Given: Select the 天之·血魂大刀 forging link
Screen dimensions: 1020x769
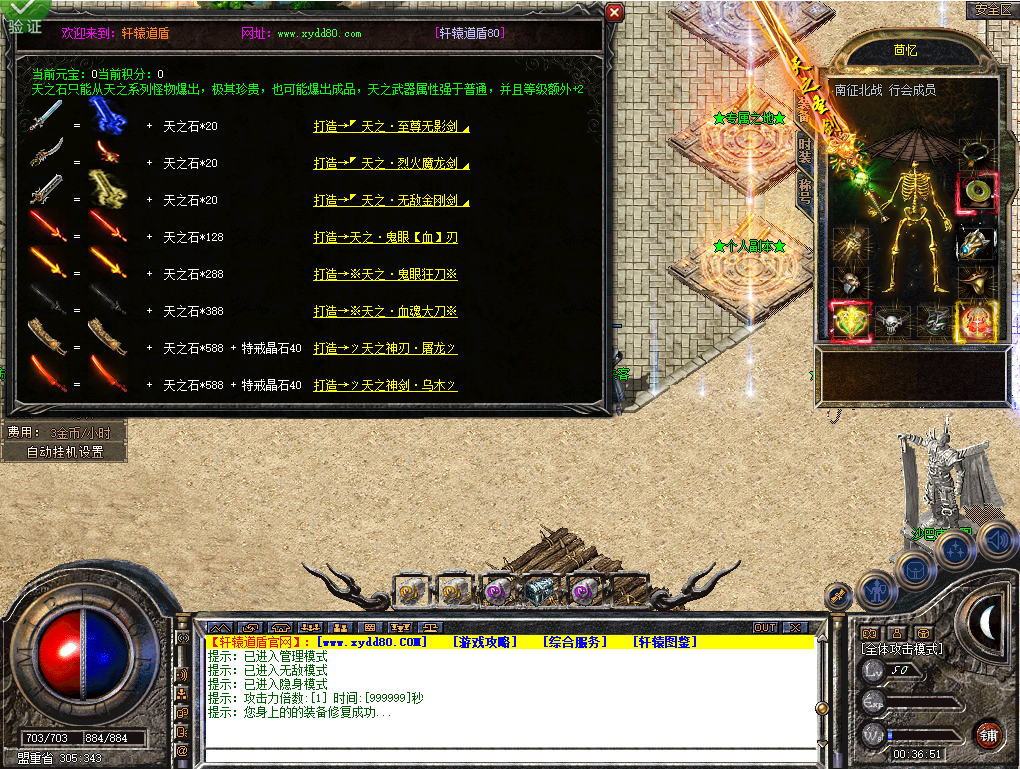Looking at the screenshot, I should pyautogui.click(x=385, y=312).
